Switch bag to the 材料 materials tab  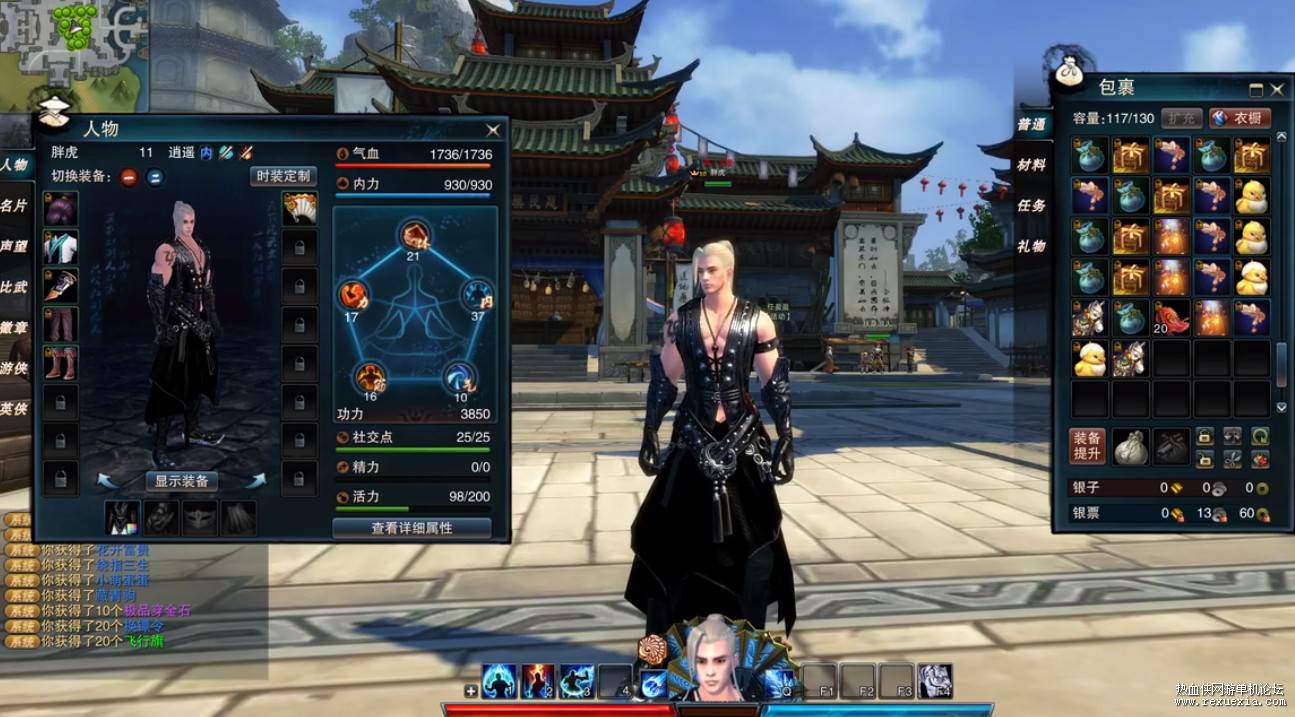[1031, 165]
